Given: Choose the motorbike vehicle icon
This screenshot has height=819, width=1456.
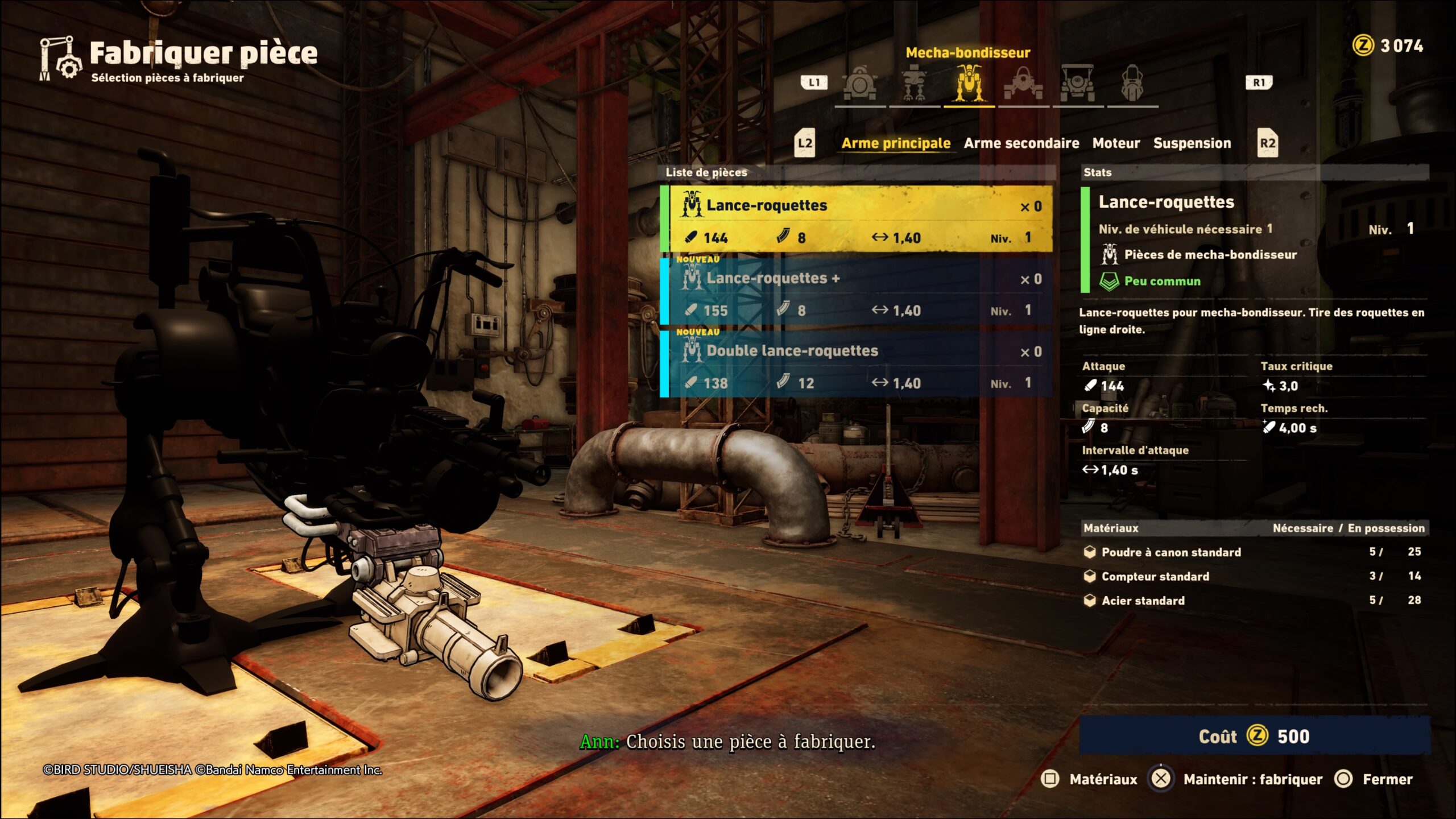Looking at the screenshot, I should (x=1132, y=84).
